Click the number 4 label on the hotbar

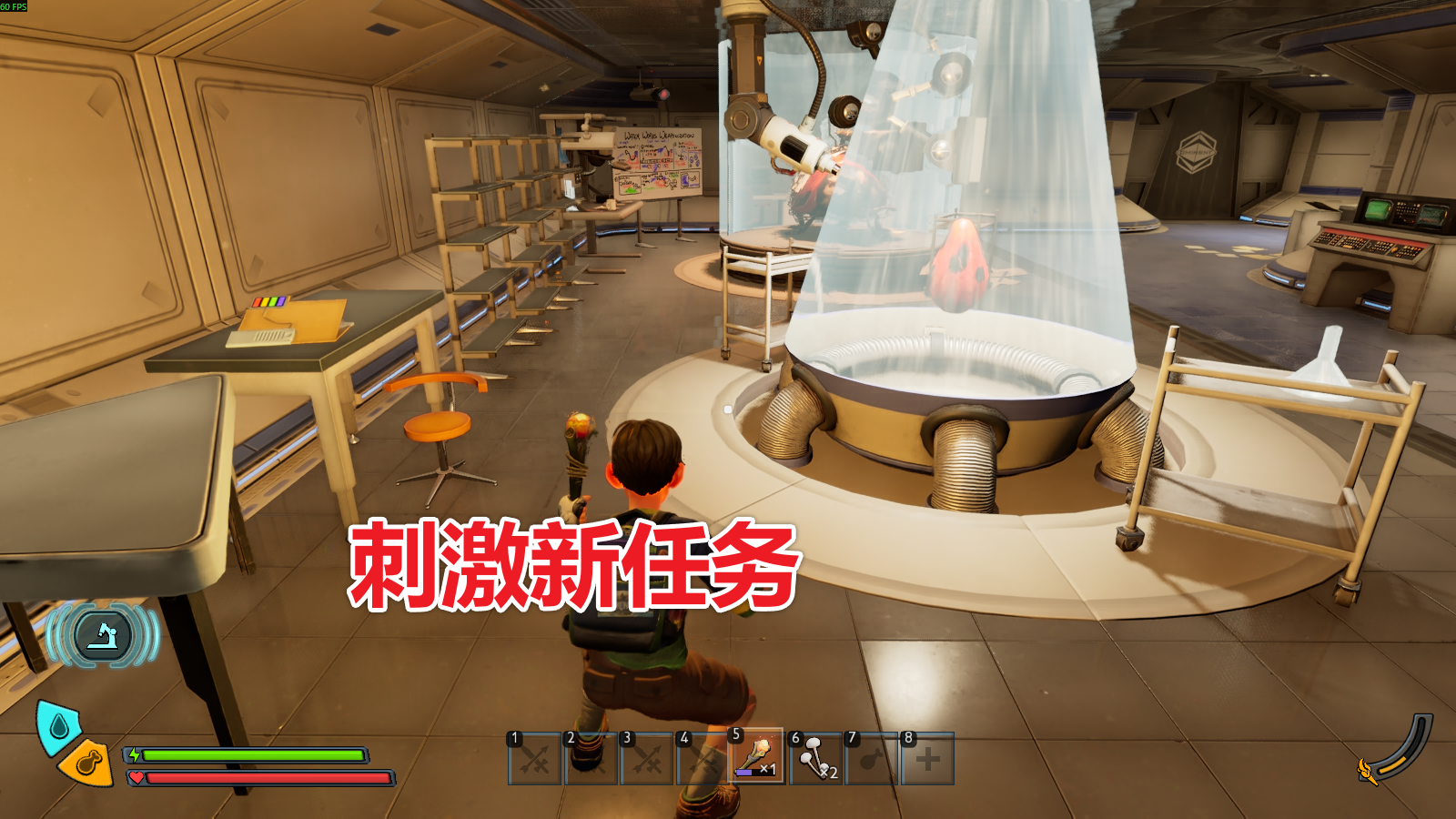[x=684, y=737]
